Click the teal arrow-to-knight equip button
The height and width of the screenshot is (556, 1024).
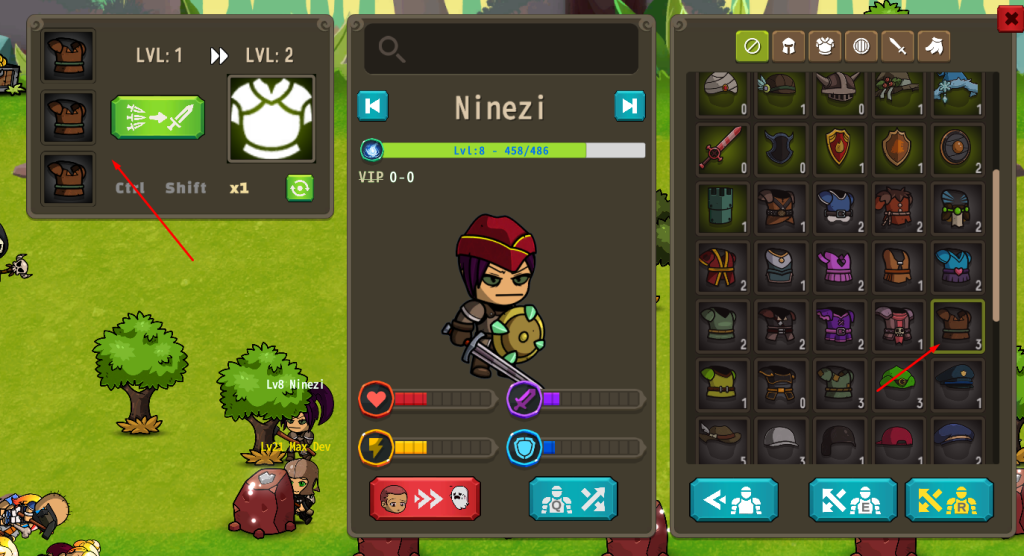(733, 499)
